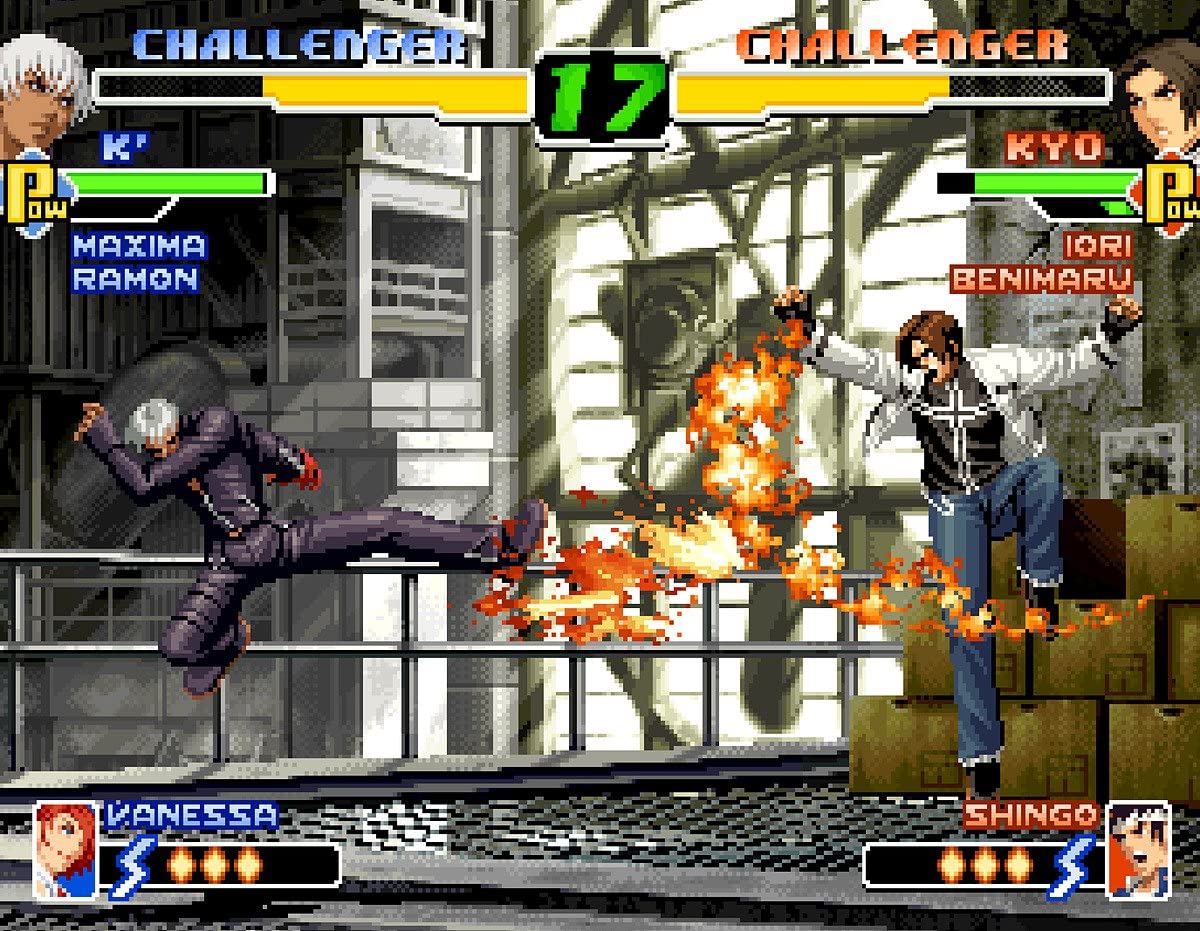The height and width of the screenshot is (931, 1200).
Task: Select Benimaru from the team list
Action: pyautogui.click(x=1041, y=279)
